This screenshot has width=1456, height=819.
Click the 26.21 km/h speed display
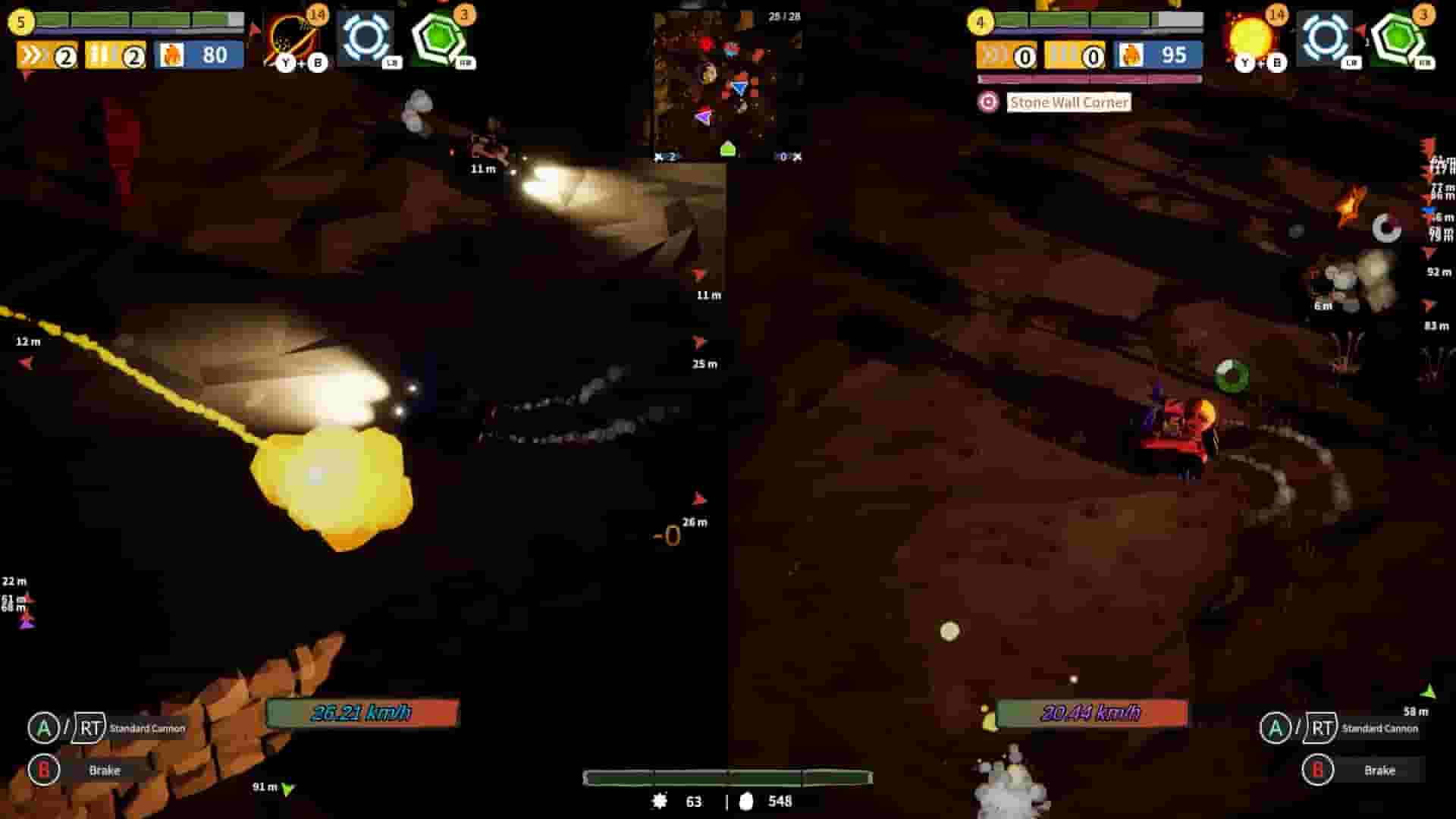362,713
